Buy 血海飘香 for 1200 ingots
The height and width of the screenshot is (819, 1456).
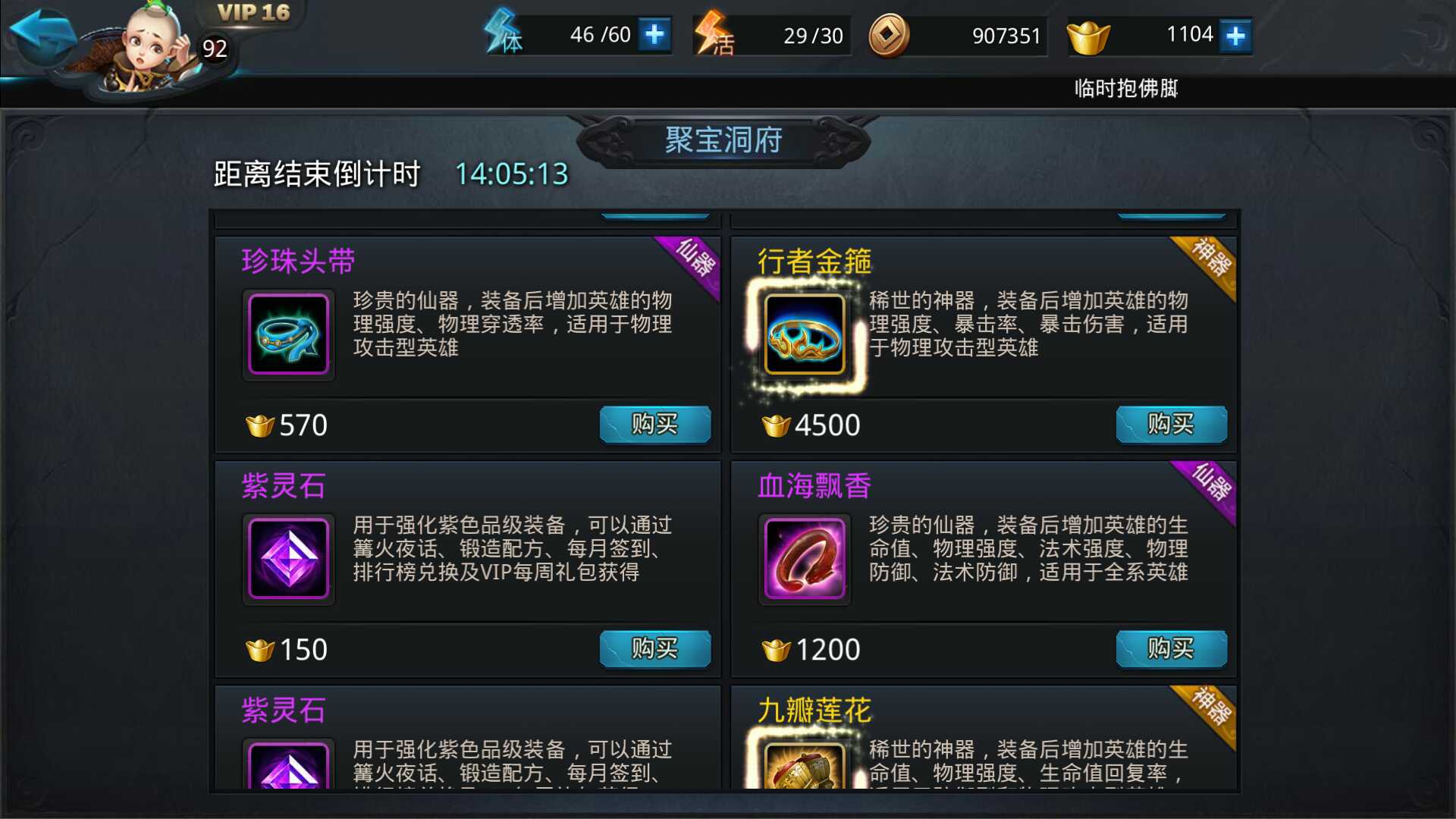tap(1172, 649)
